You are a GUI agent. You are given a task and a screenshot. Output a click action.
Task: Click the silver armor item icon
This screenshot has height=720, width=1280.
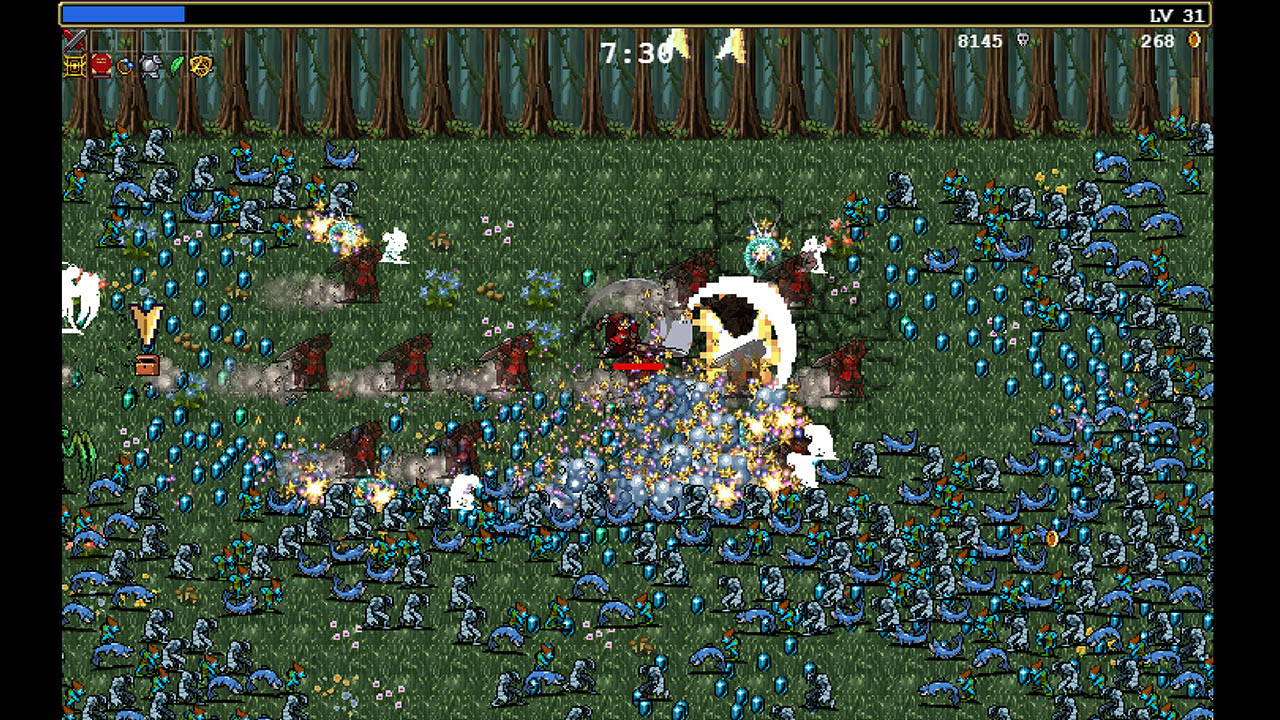click(x=152, y=67)
